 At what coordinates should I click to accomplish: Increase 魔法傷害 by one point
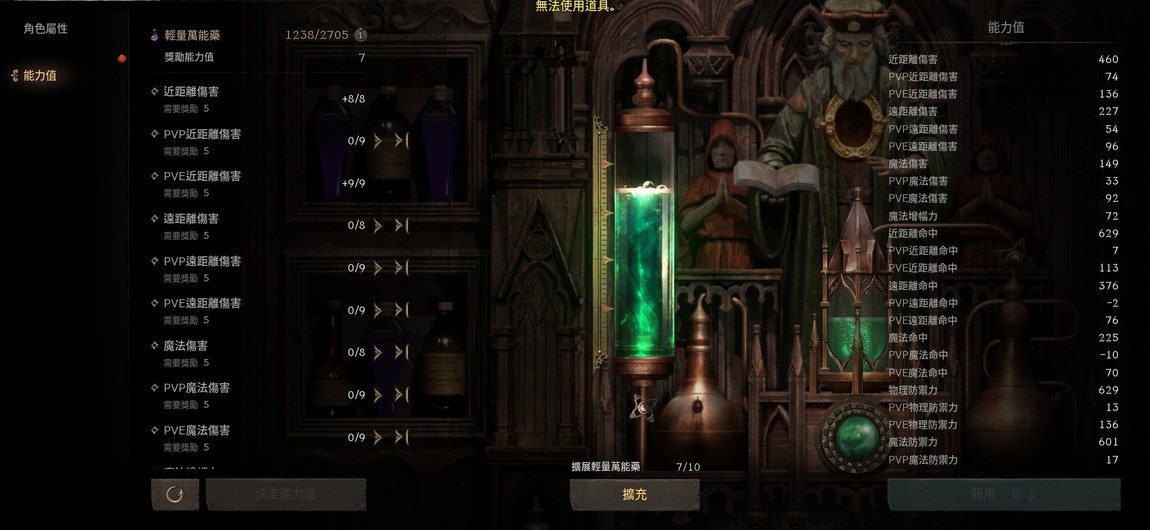click(378, 352)
